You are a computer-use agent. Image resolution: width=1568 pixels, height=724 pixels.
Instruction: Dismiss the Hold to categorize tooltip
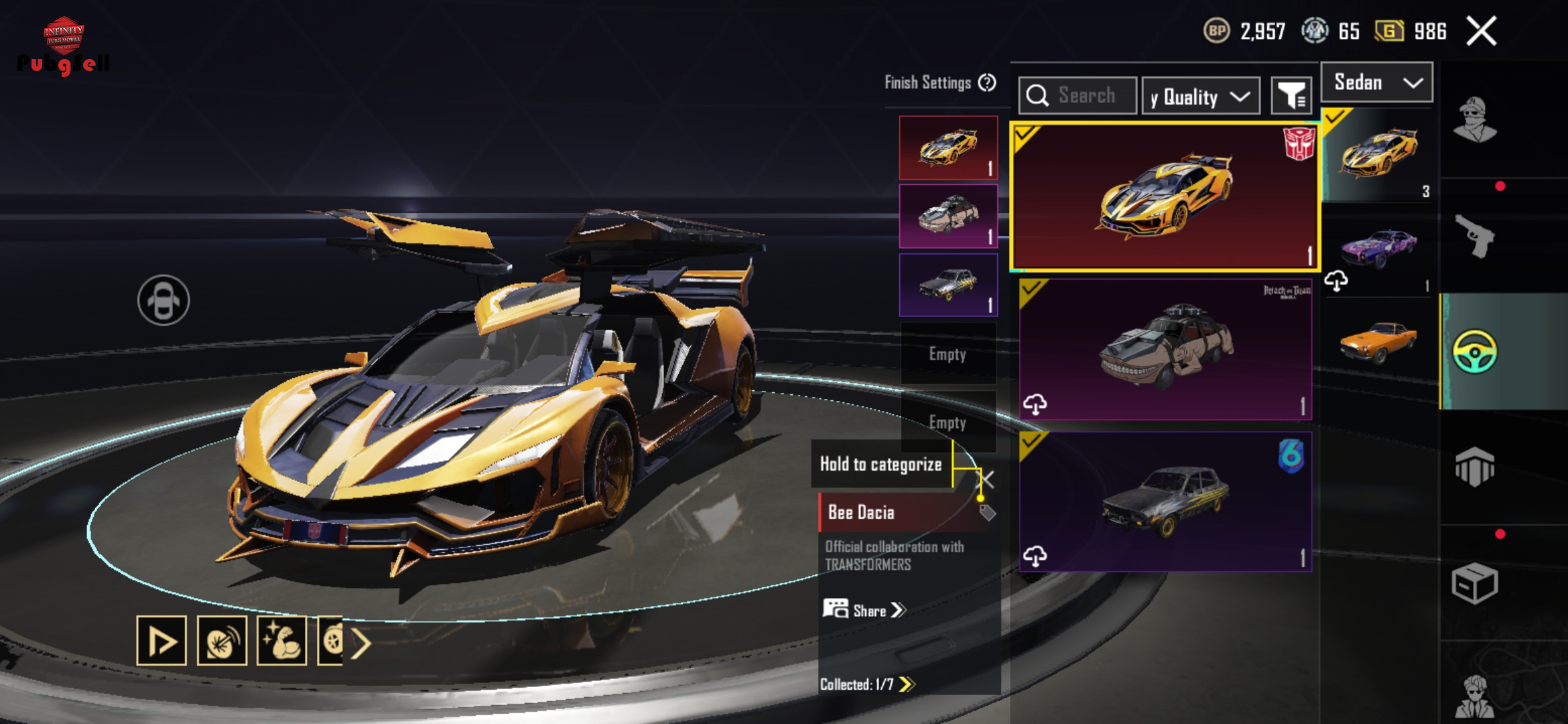click(987, 479)
